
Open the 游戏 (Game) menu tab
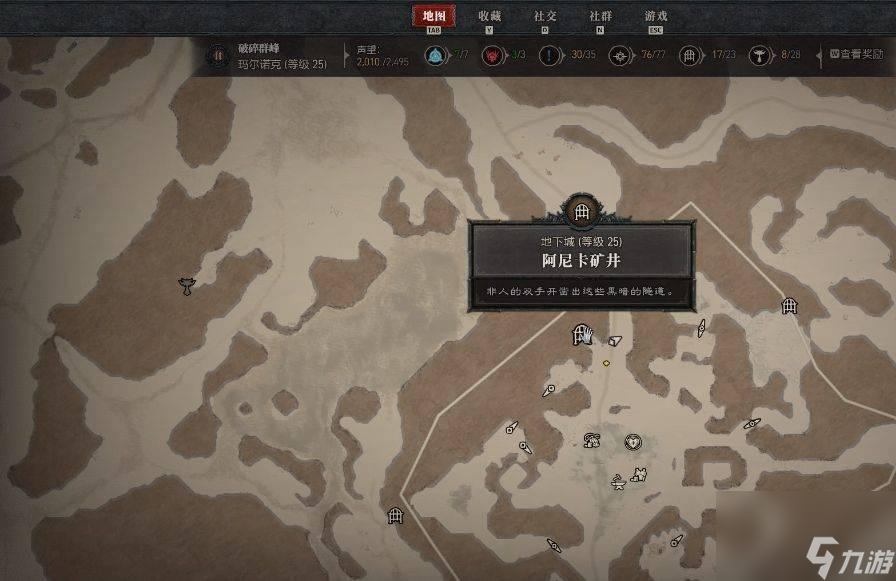coord(656,16)
